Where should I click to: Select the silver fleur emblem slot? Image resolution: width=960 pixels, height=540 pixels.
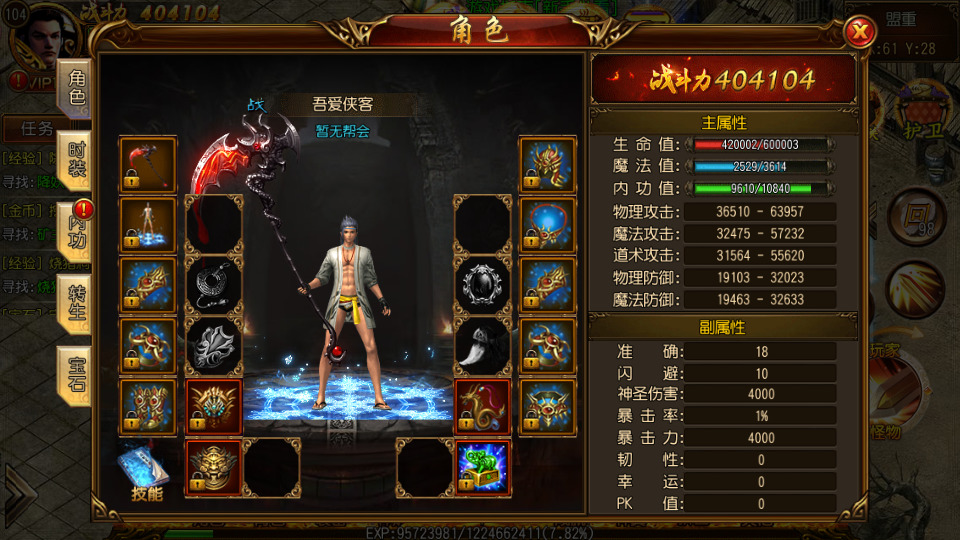[214, 345]
